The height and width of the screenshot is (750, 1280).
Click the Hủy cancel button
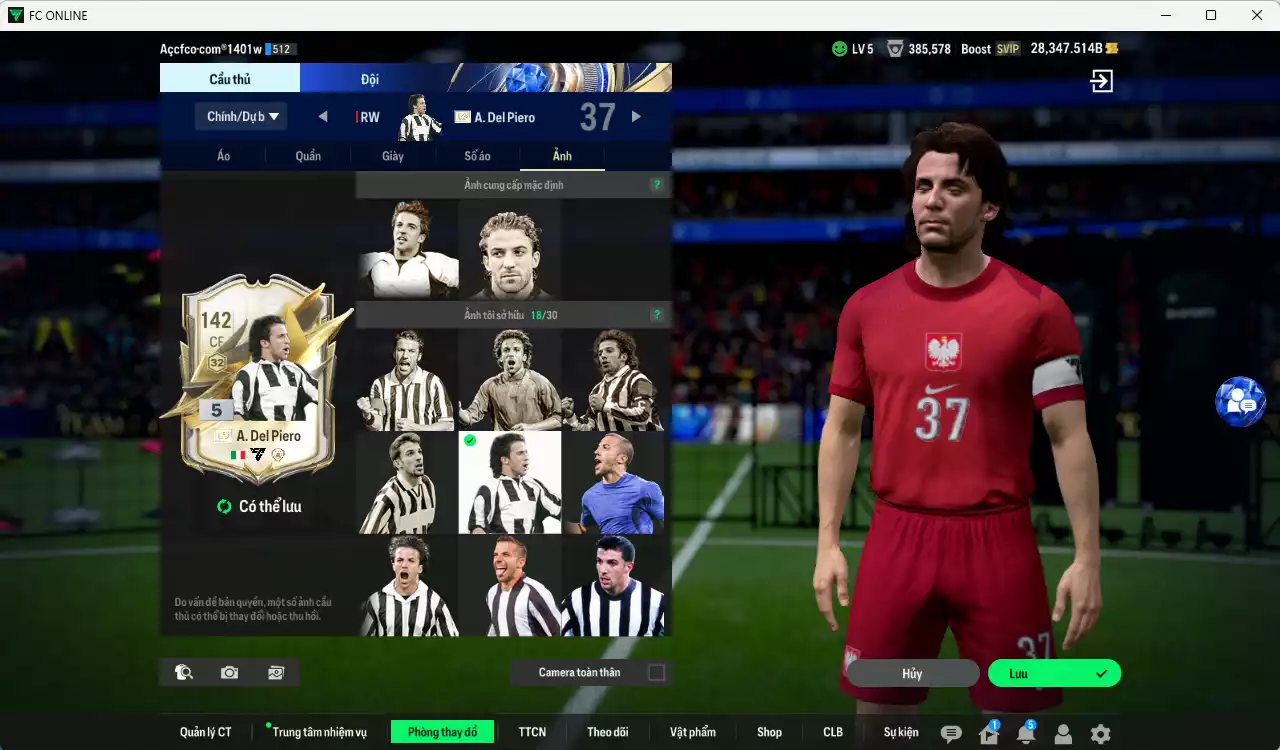[911, 672]
